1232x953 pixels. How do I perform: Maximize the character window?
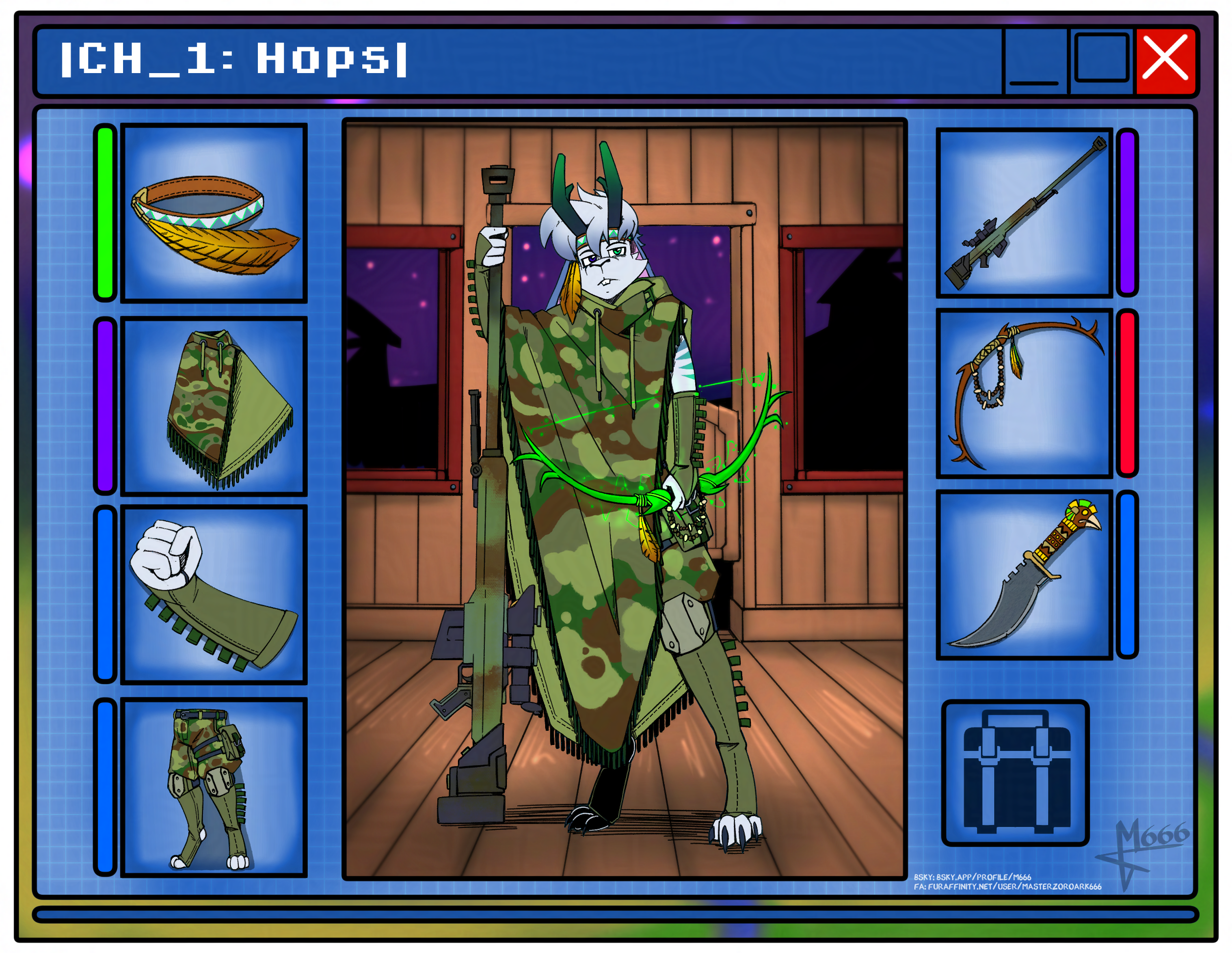[1101, 59]
